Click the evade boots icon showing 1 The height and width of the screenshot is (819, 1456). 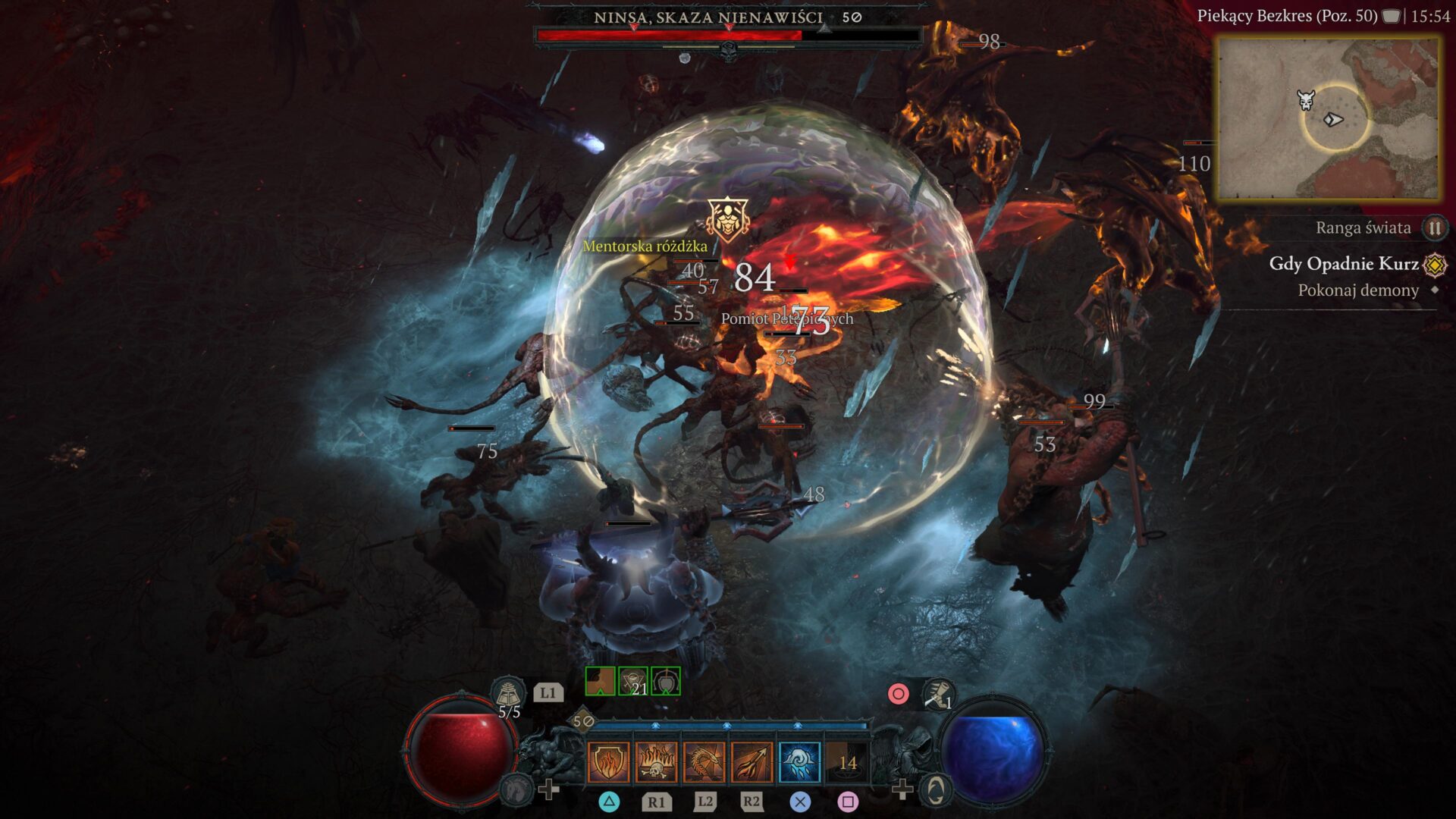click(940, 695)
